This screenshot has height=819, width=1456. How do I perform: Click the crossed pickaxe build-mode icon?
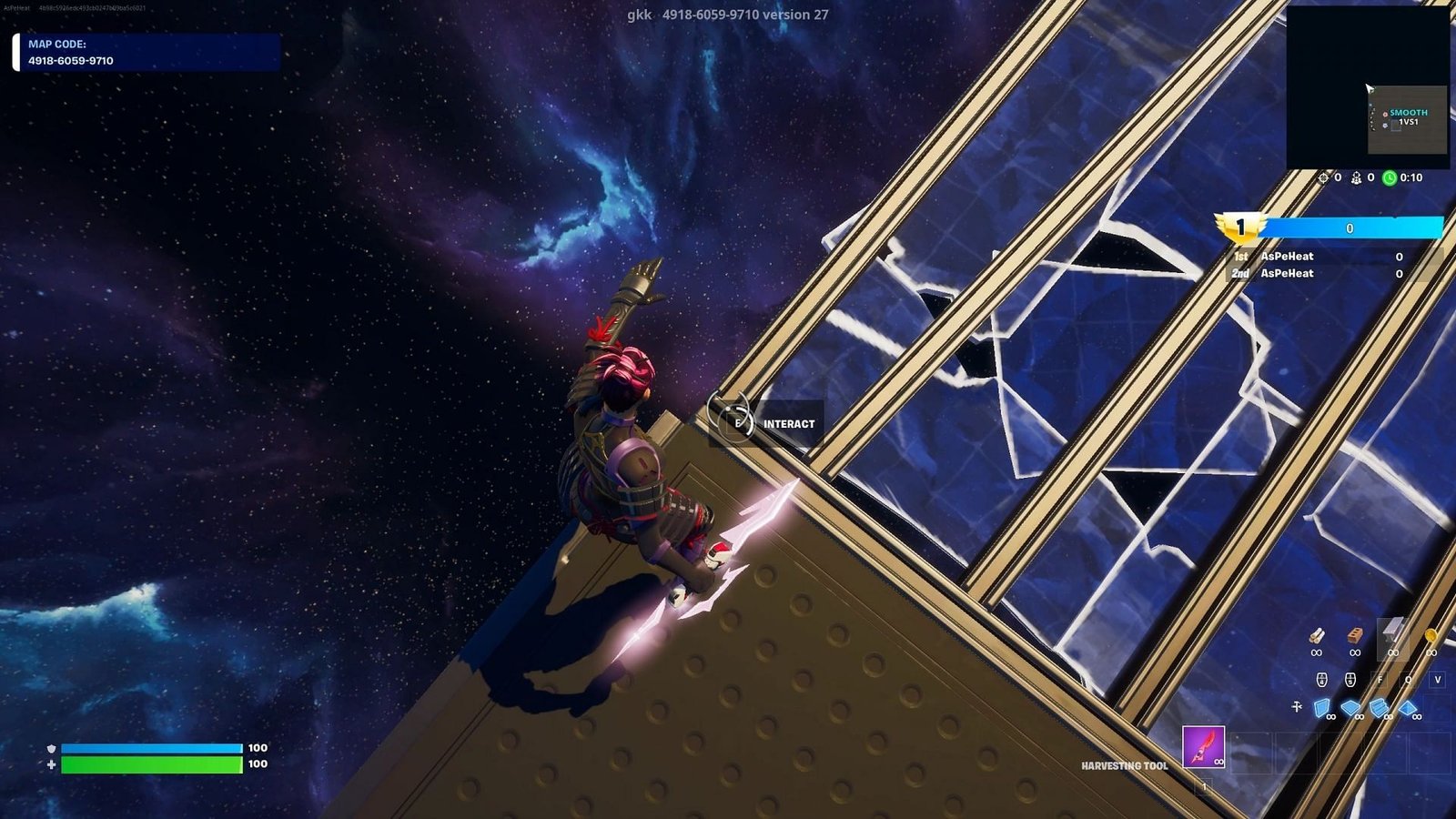pos(1297,706)
